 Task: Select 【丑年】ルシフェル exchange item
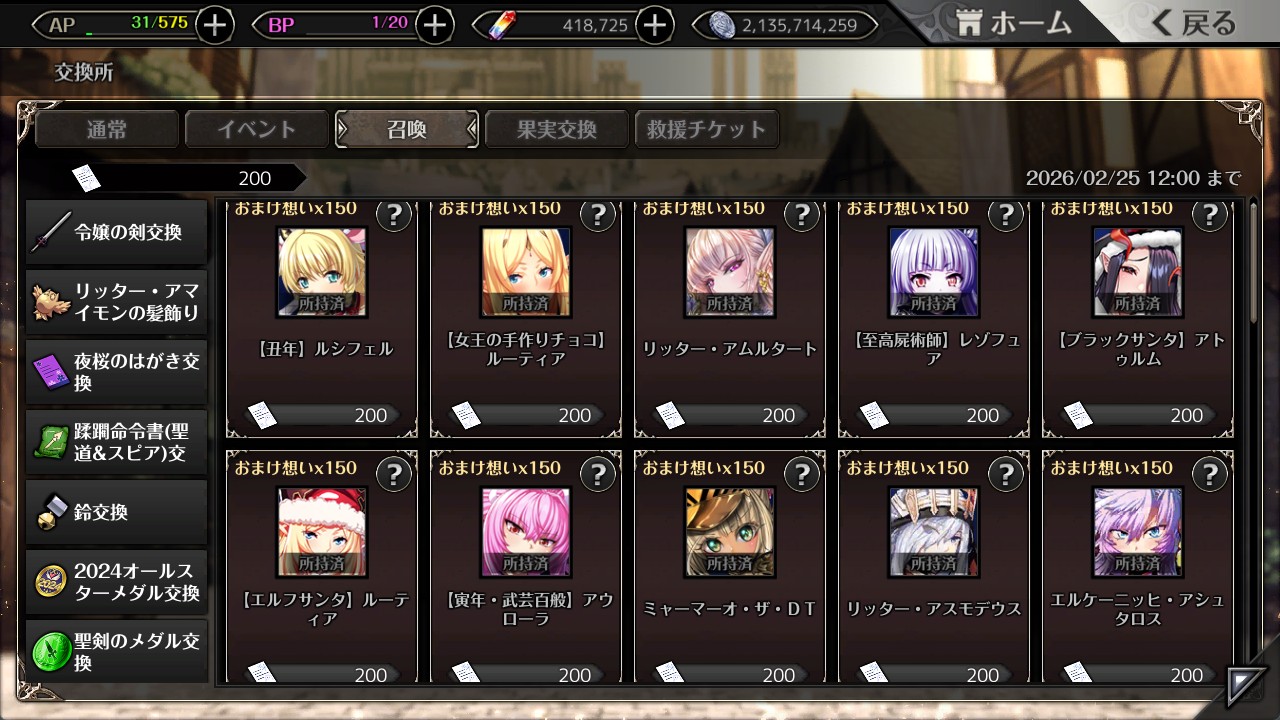point(321,320)
